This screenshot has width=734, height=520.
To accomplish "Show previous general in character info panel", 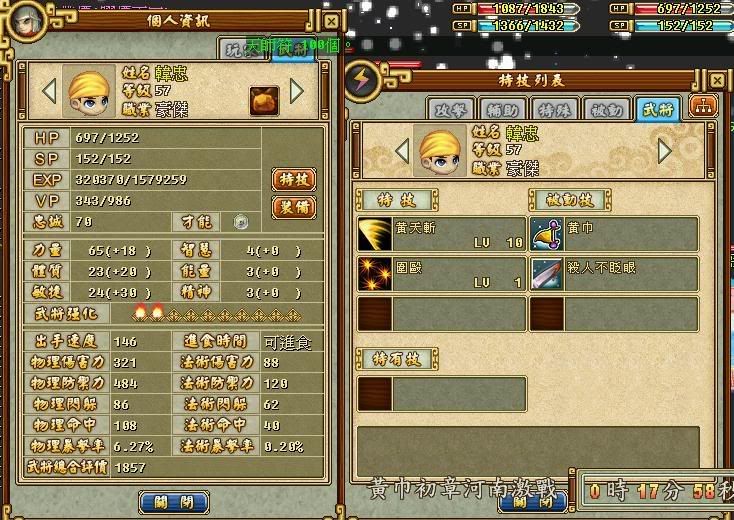I will pos(48,92).
